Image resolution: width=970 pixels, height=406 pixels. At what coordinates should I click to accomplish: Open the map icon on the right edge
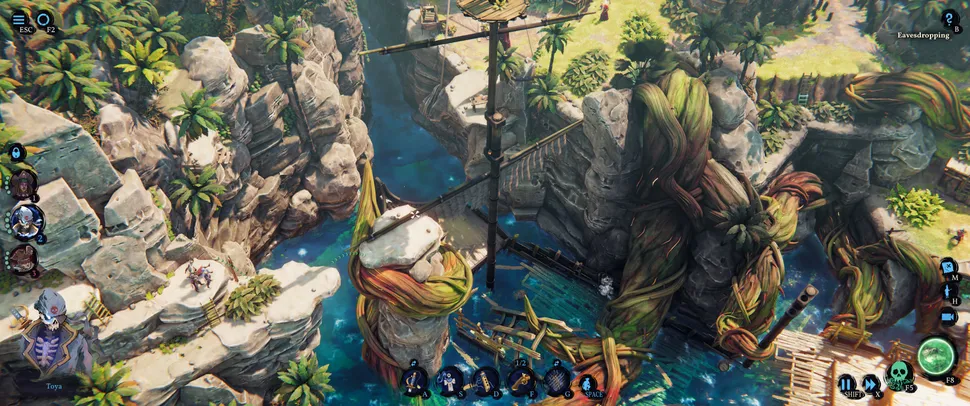pyautogui.click(x=947, y=267)
